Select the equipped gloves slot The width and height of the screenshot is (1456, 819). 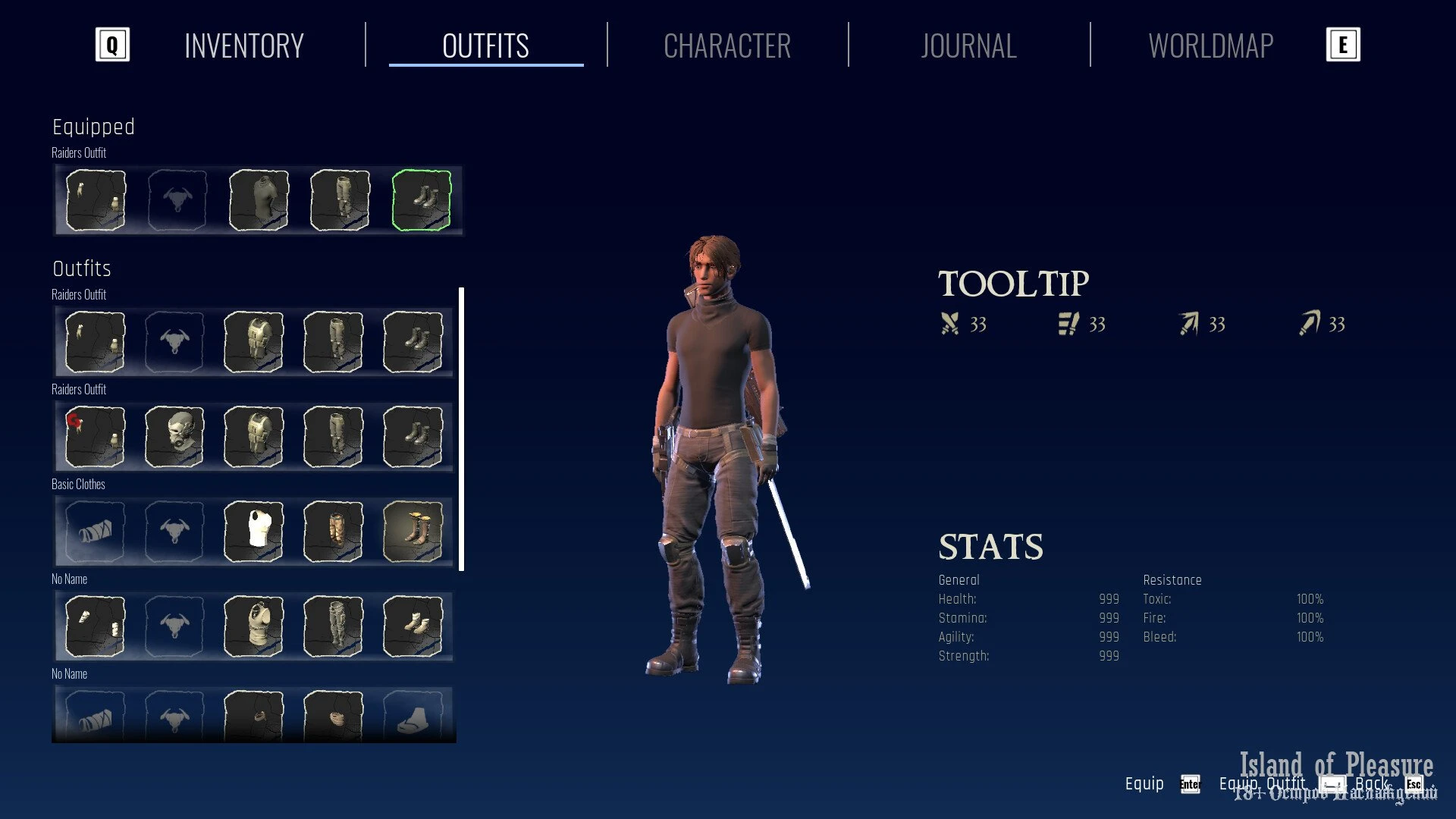(x=96, y=200)
